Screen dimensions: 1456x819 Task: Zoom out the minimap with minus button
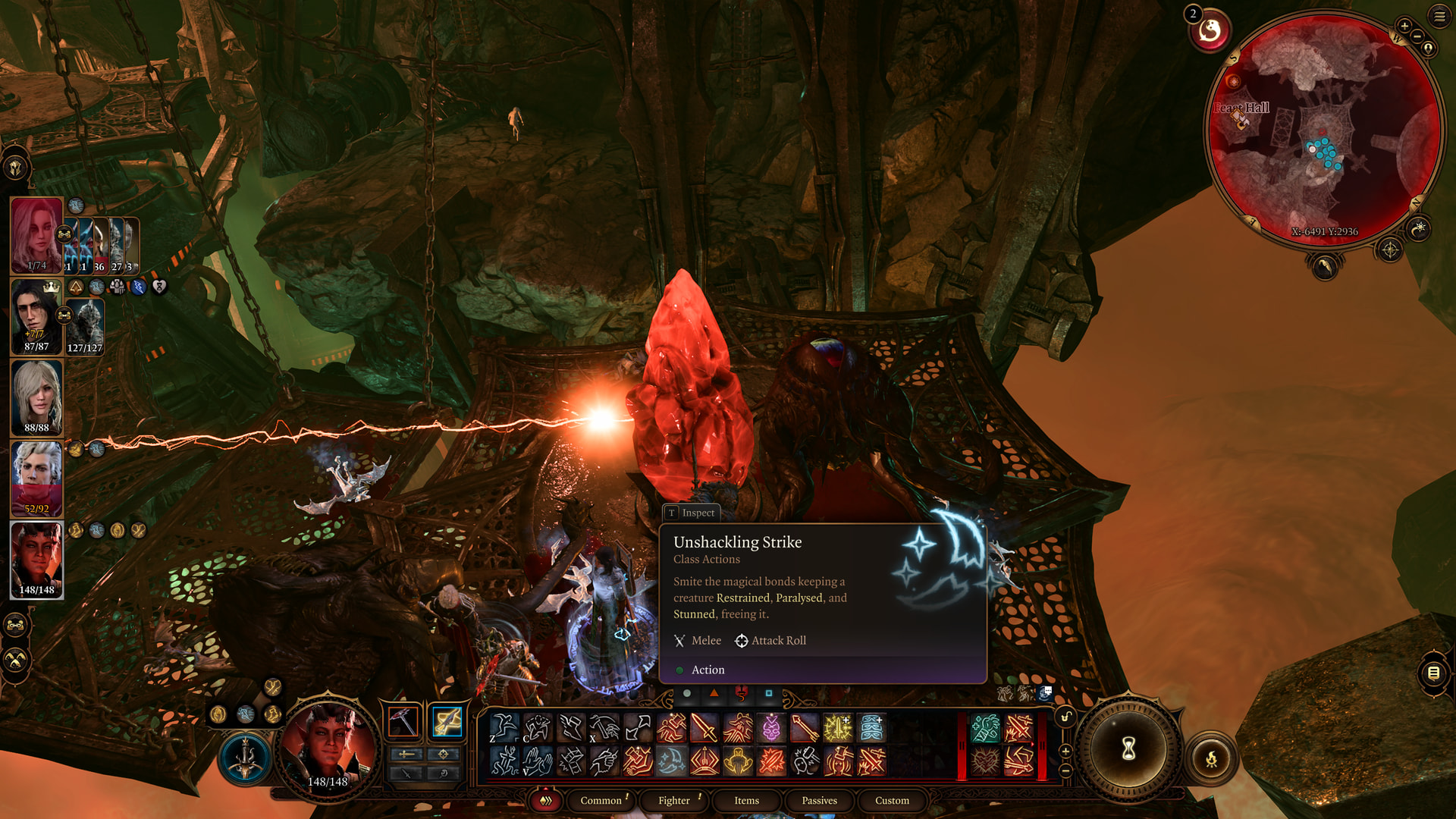tap(1417, 36)
